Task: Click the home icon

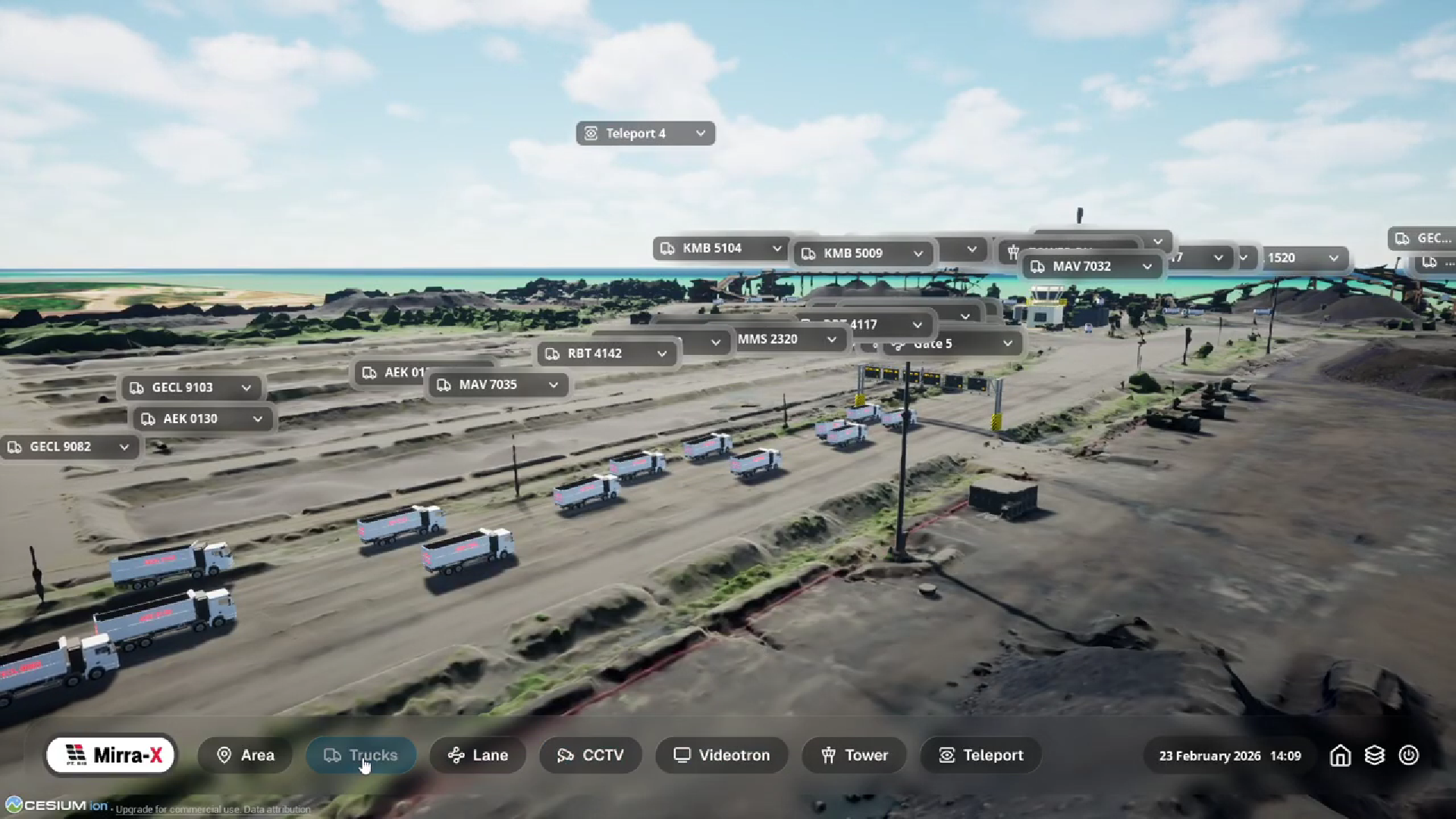Action: 1340,756
